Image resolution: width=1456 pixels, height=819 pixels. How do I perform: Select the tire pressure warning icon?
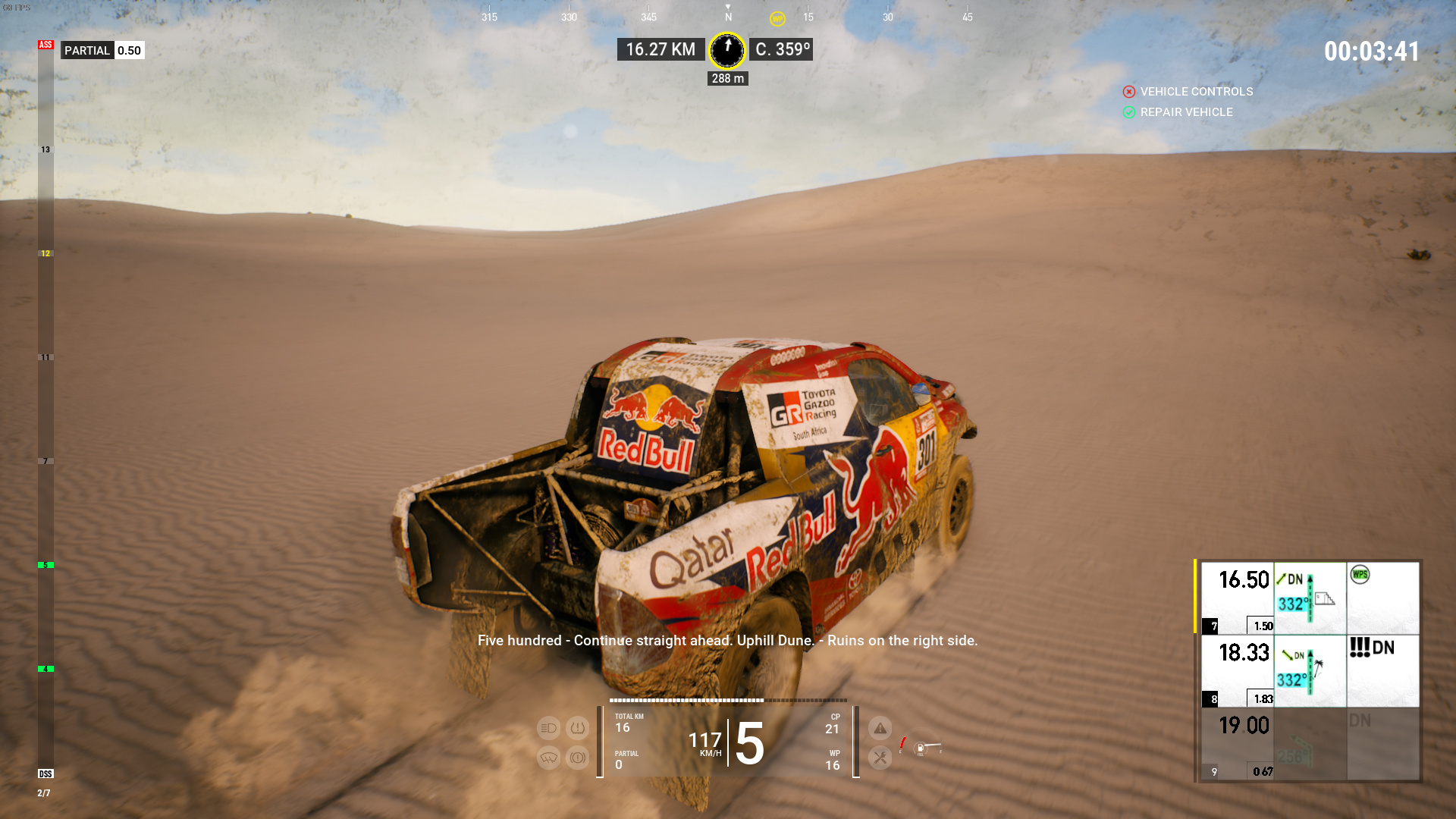pos(578,728)
